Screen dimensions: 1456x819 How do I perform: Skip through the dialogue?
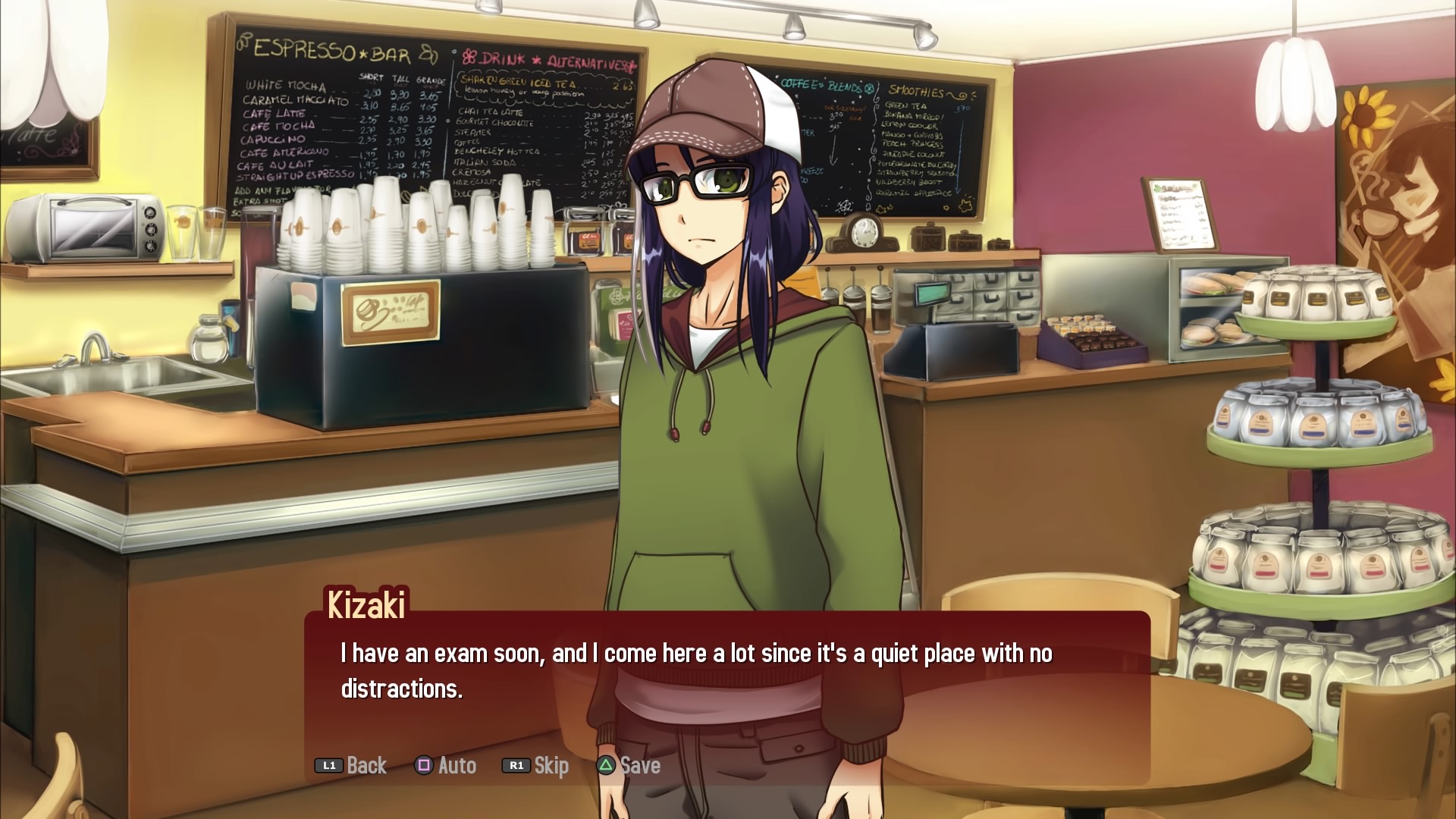(536, 765)
